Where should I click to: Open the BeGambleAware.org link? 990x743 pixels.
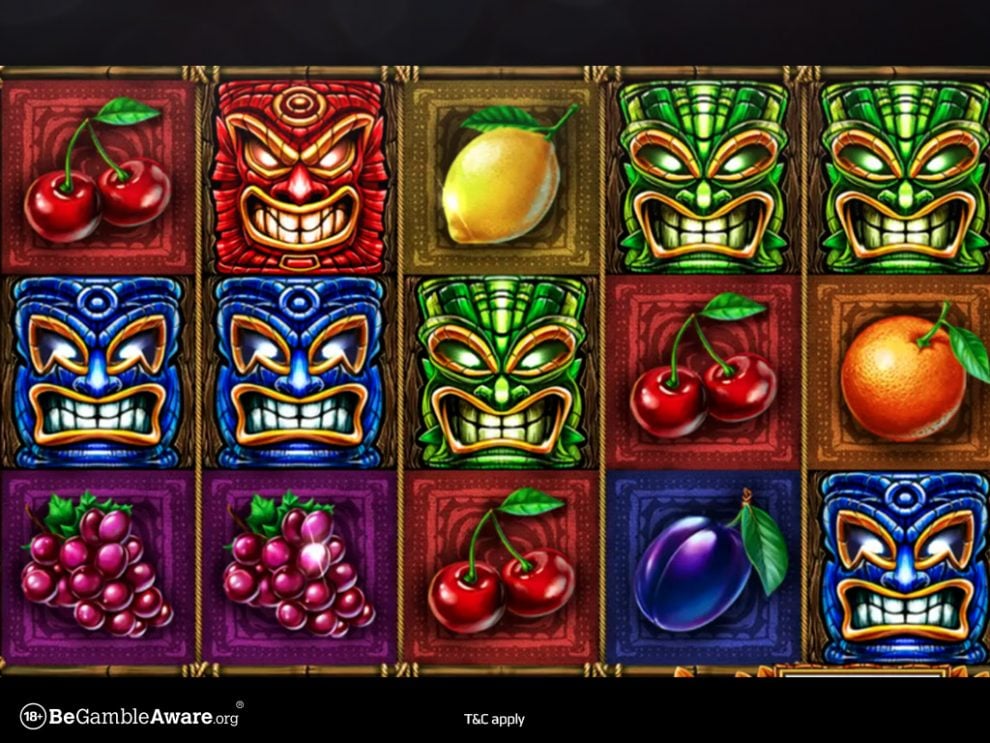[x=130, y=716]
